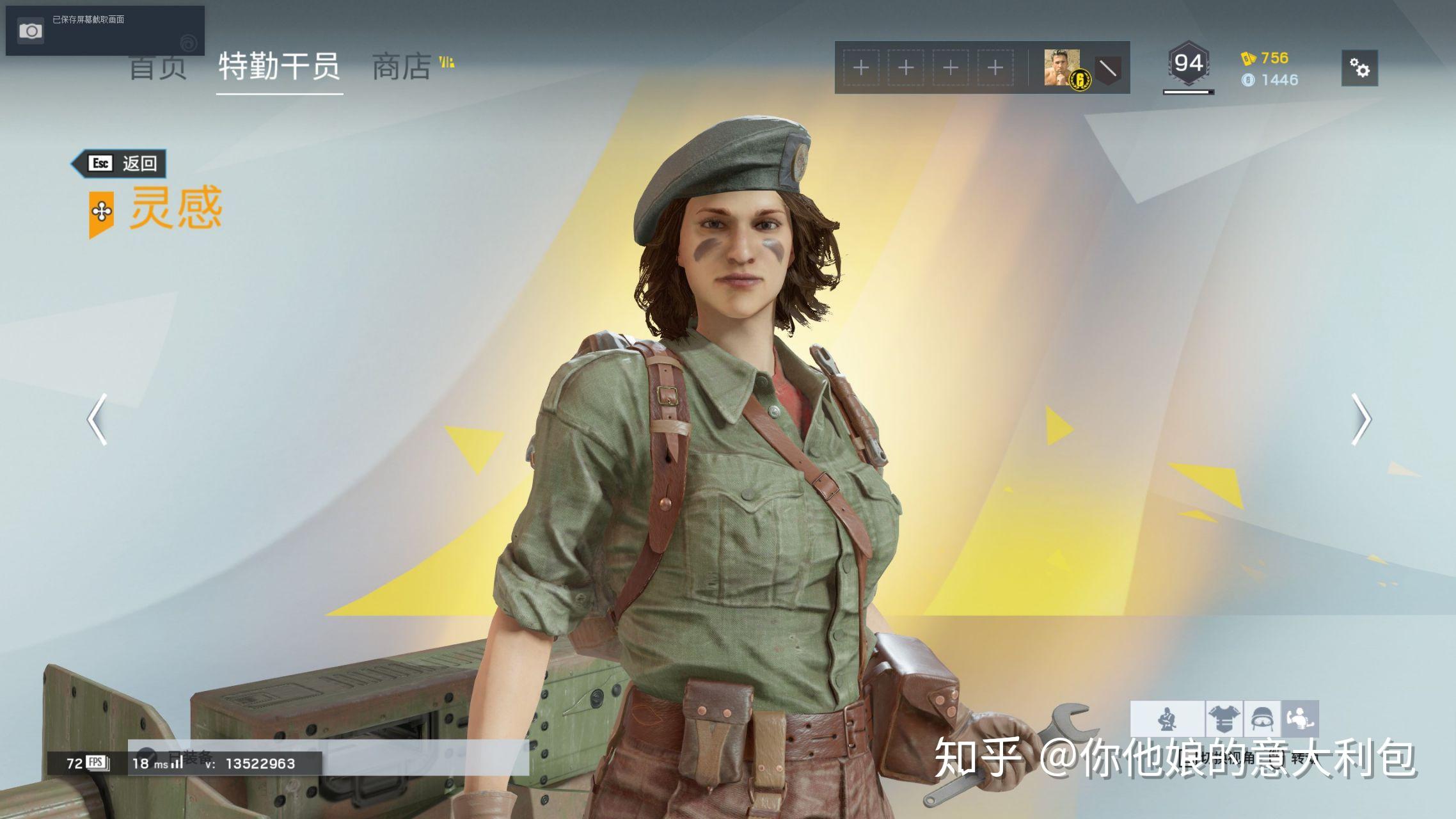Open the 商店 shop tab
The image size is (1456, 819).
click(x=402, y=67)
